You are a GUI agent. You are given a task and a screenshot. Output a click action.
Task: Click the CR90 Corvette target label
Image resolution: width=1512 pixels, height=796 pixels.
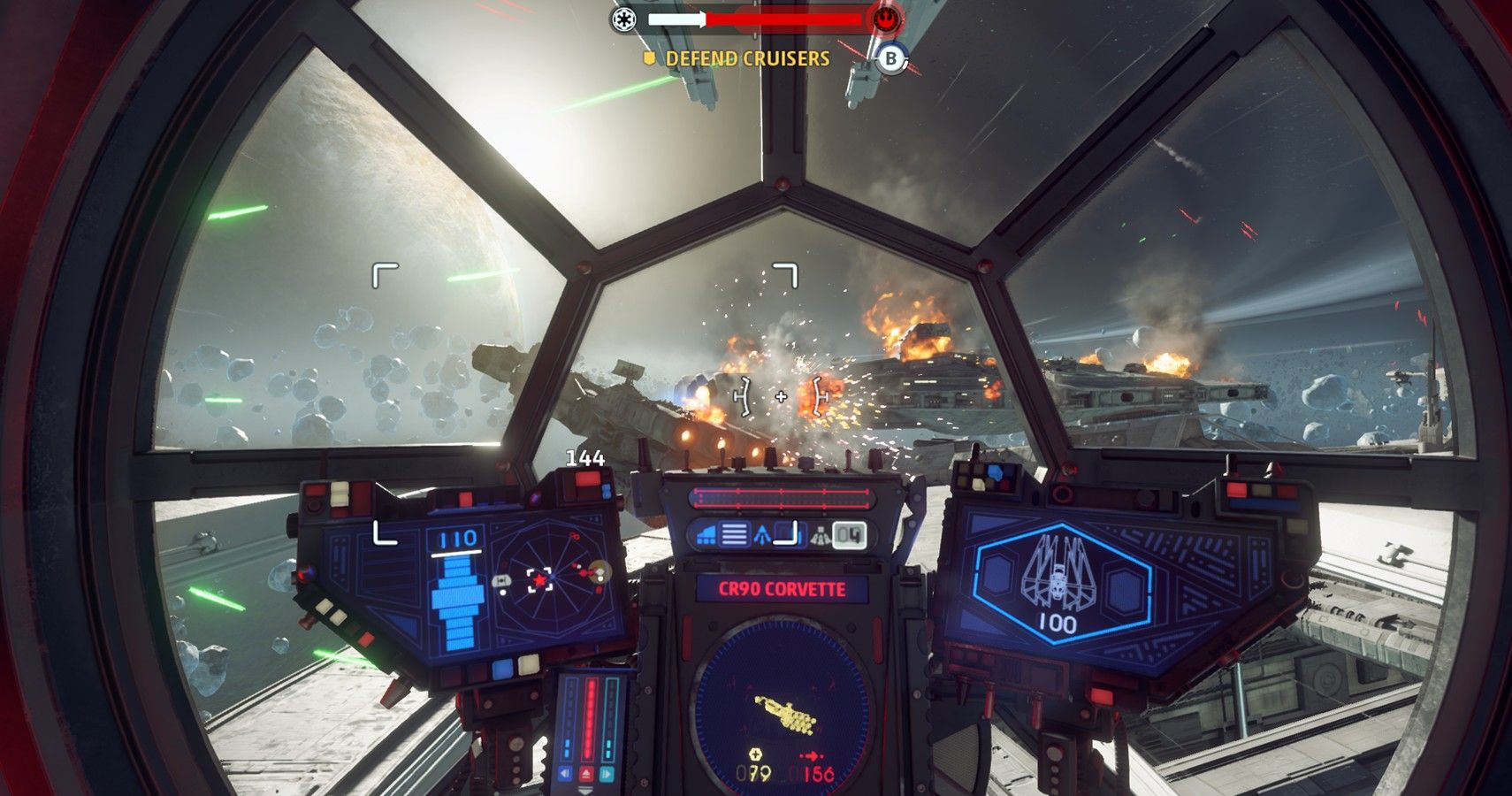(x=781, y=589)
